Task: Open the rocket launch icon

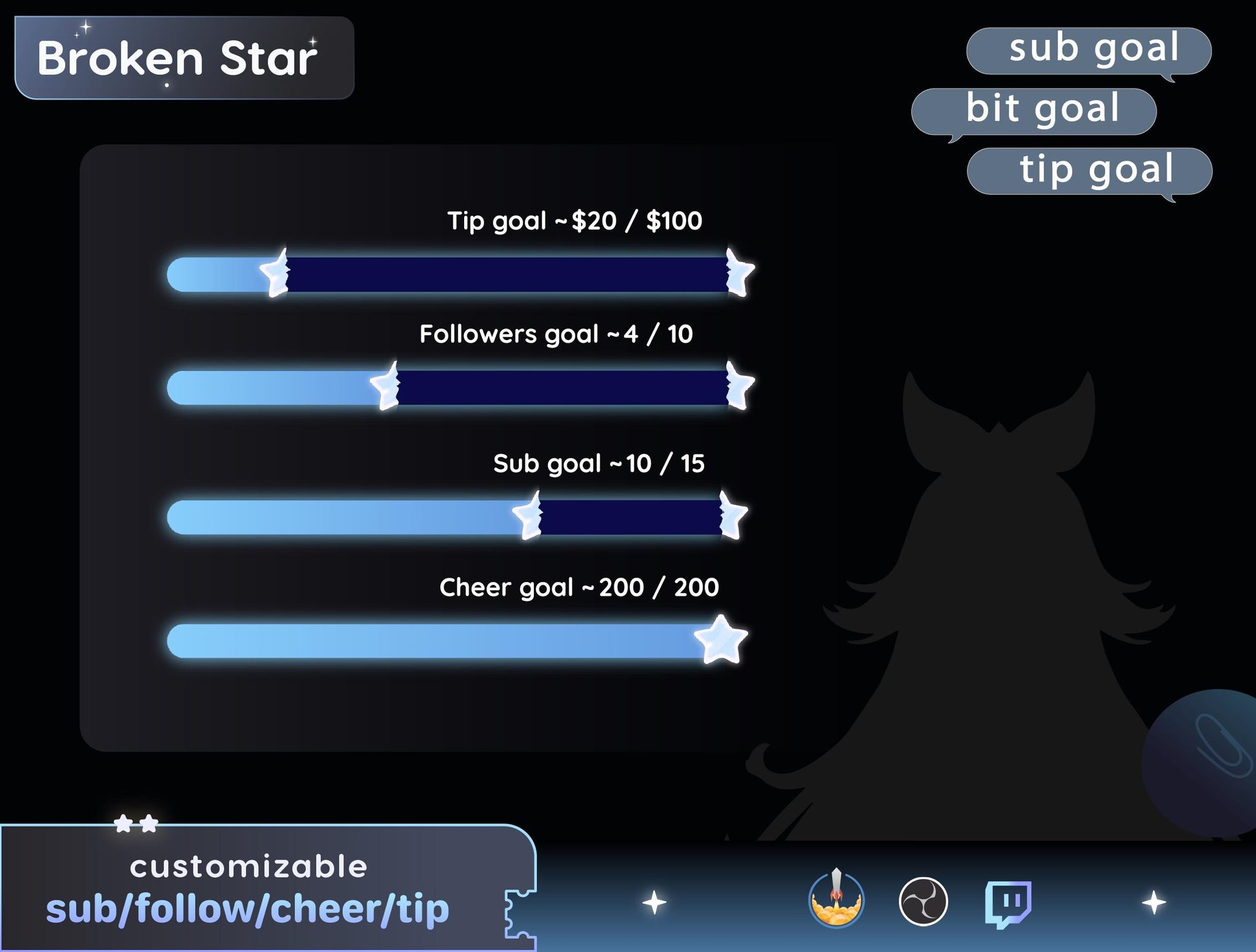Action: coord(836,900)
